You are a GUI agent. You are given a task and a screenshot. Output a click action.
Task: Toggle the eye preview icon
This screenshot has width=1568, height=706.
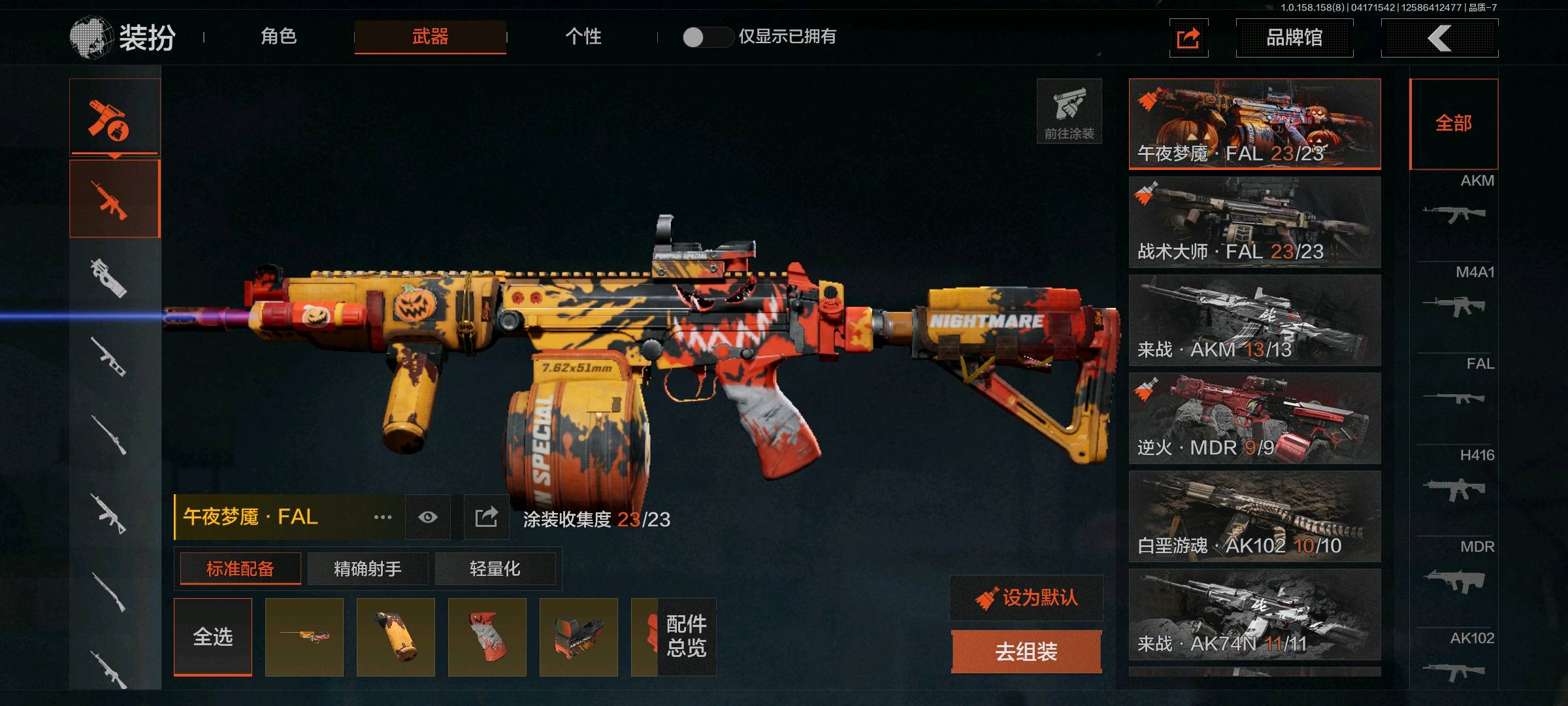428,517
